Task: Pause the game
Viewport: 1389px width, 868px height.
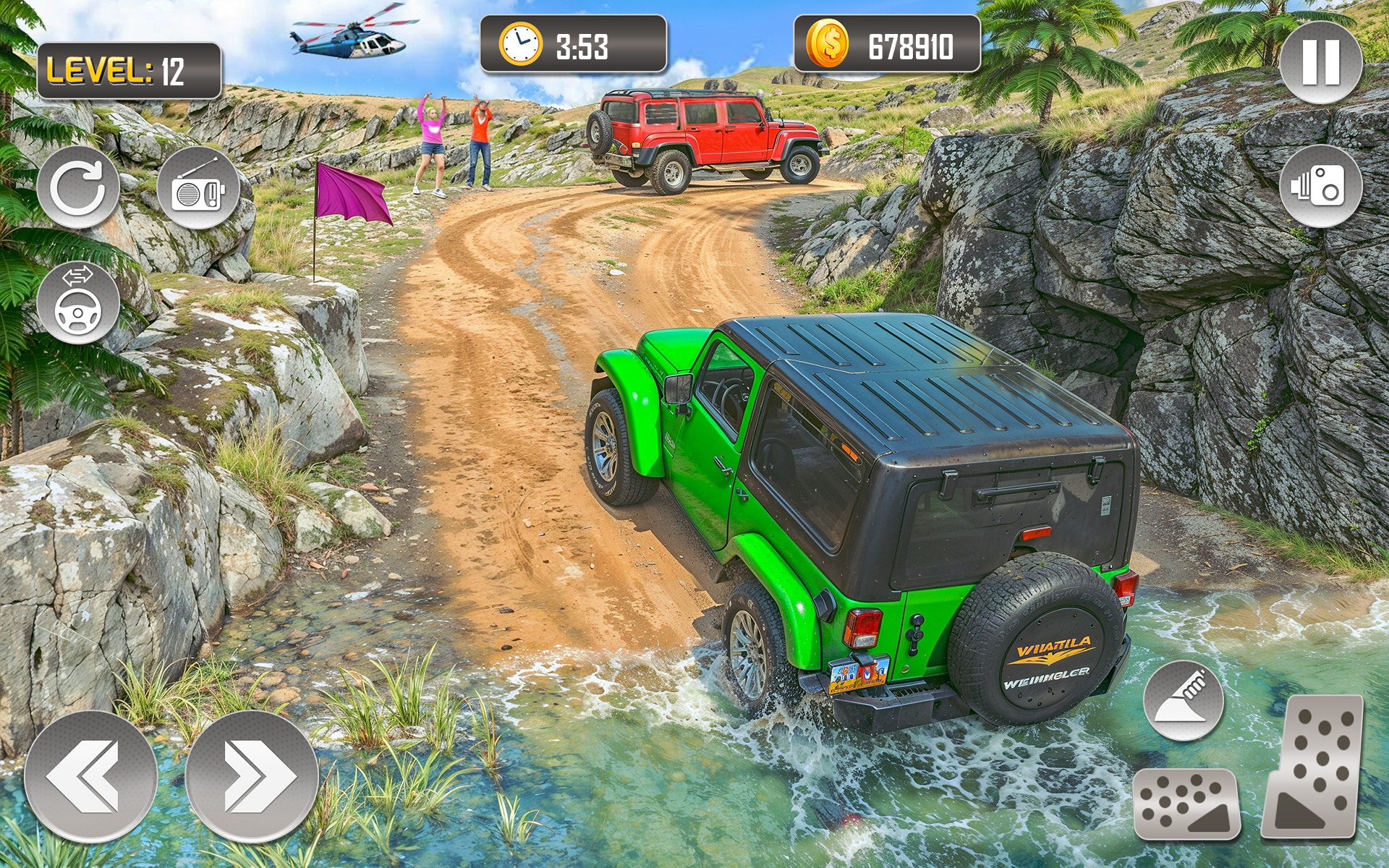Action: tap(1320, 62)
